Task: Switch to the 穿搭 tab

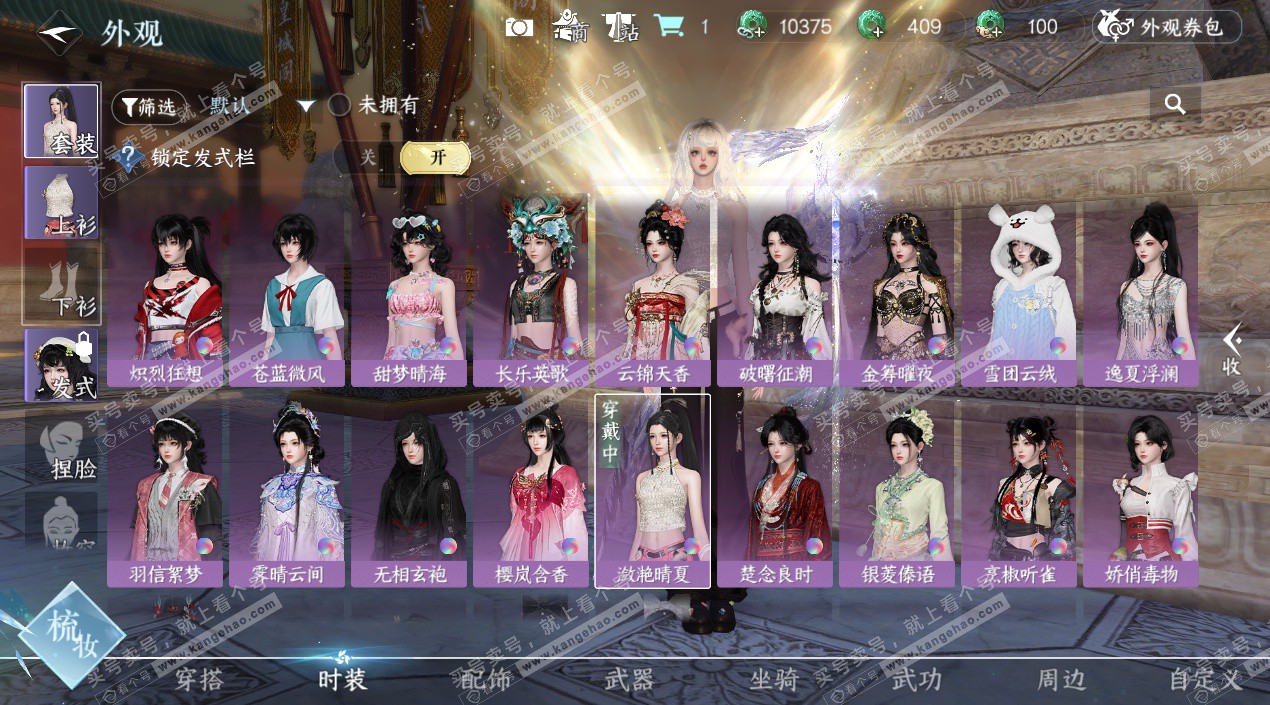Action: pyautogui.click(x=199, y=680)
